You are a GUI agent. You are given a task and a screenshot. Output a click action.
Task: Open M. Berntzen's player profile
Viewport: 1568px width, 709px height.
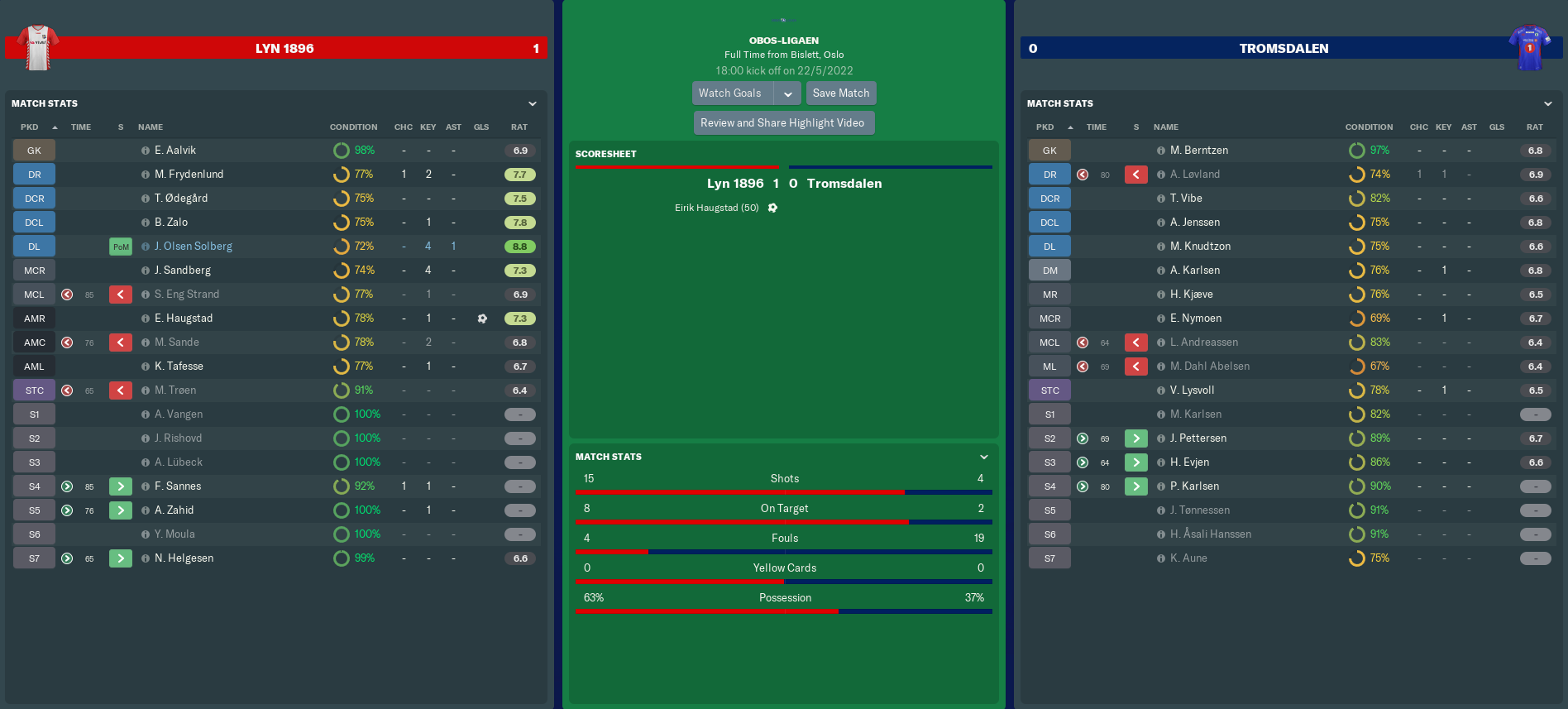[1198, 151]
